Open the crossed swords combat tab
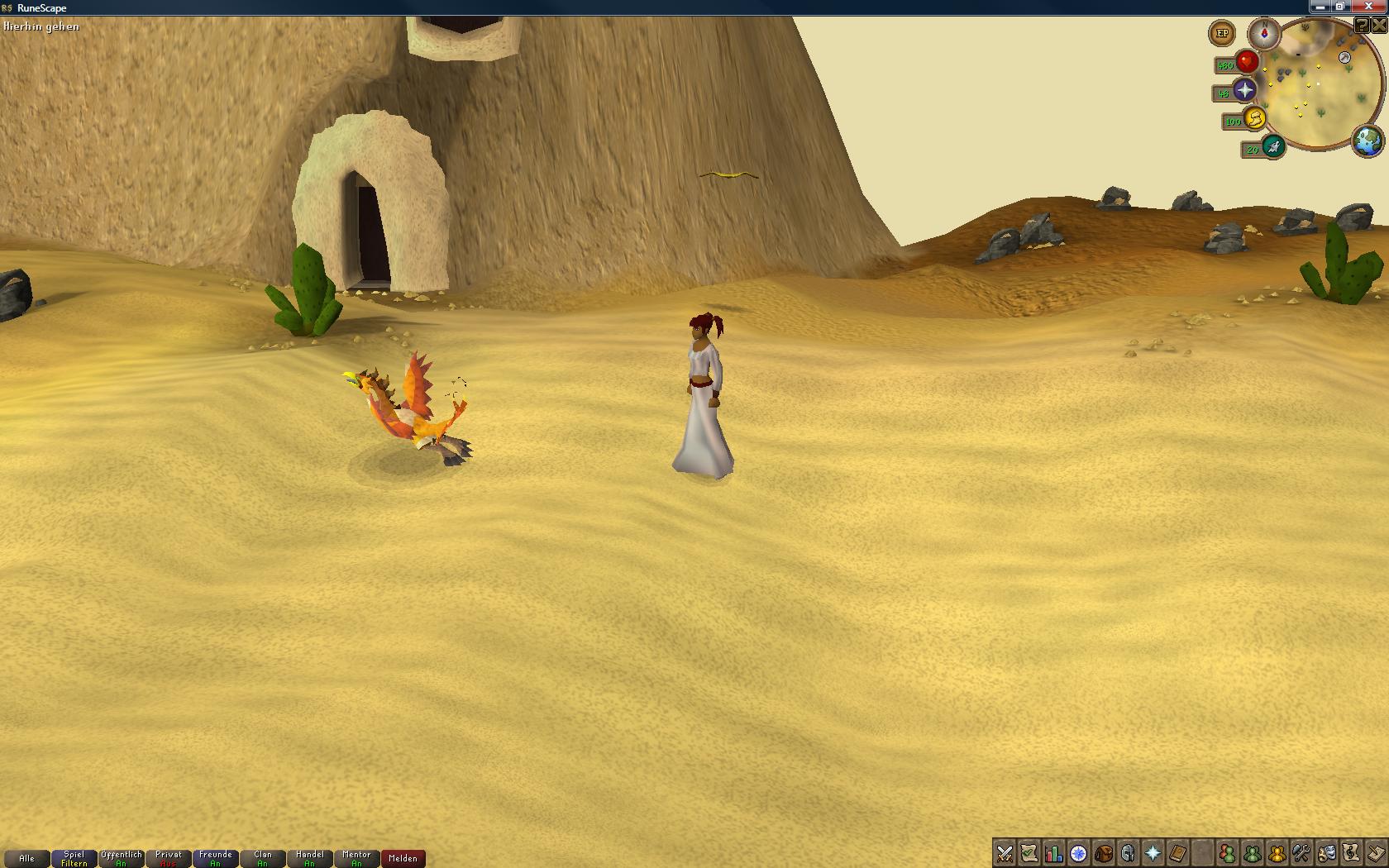1389x868 pixels. point(1005,853)
